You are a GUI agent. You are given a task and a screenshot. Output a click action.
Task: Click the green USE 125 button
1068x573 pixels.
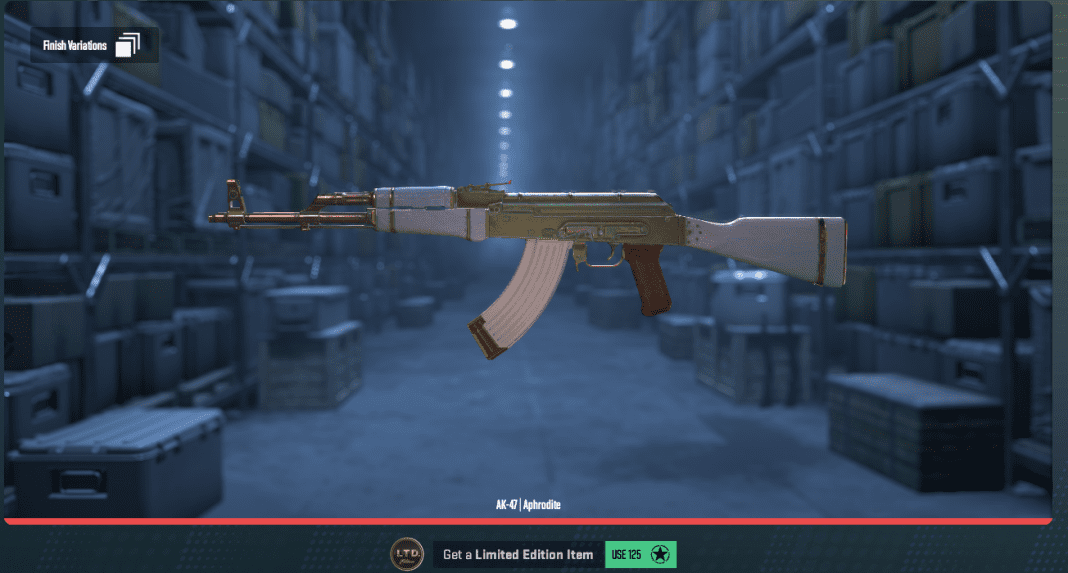[x=640, y=554]
